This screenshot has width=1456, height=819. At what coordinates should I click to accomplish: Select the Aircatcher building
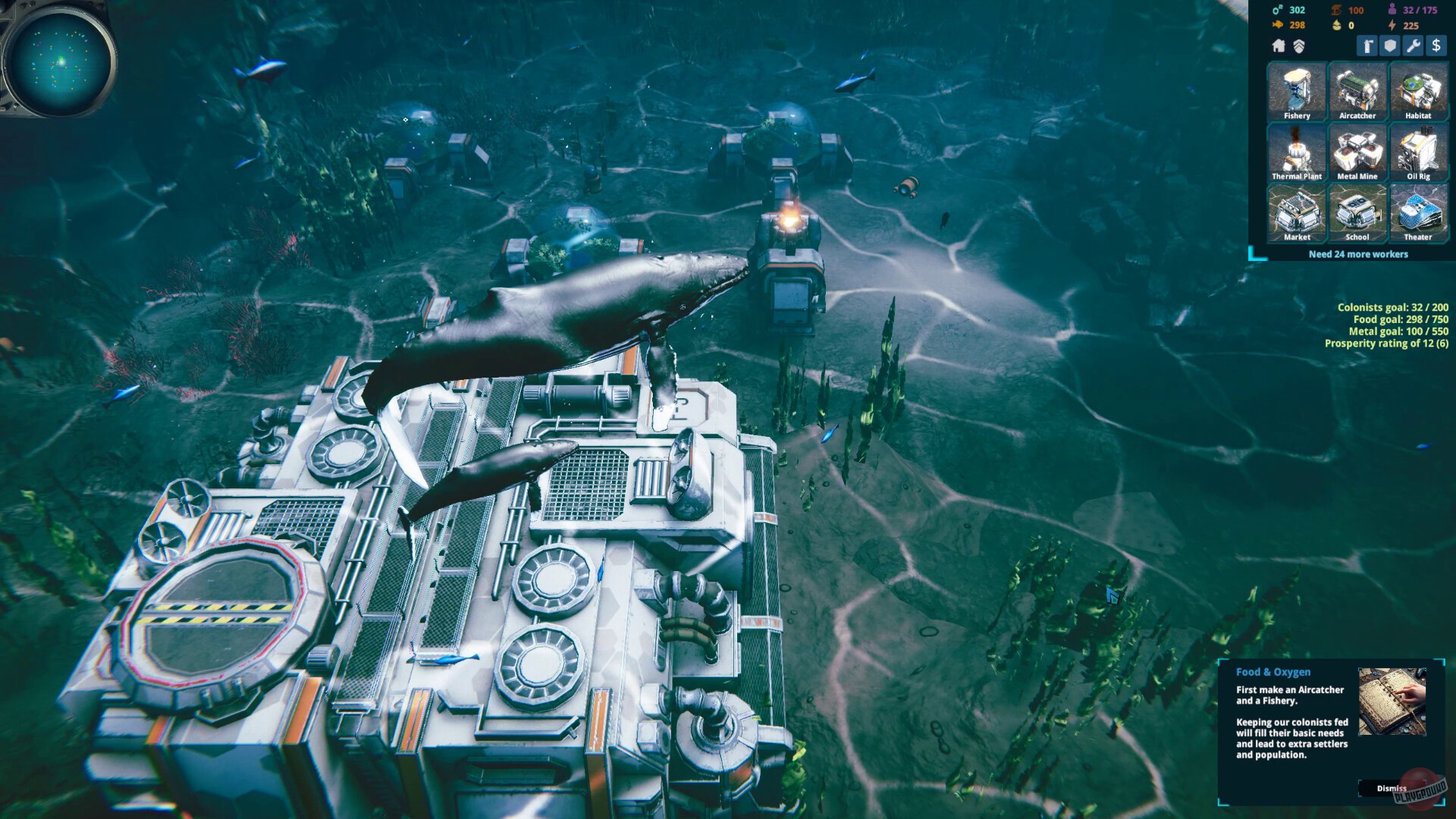(1357, 93)
